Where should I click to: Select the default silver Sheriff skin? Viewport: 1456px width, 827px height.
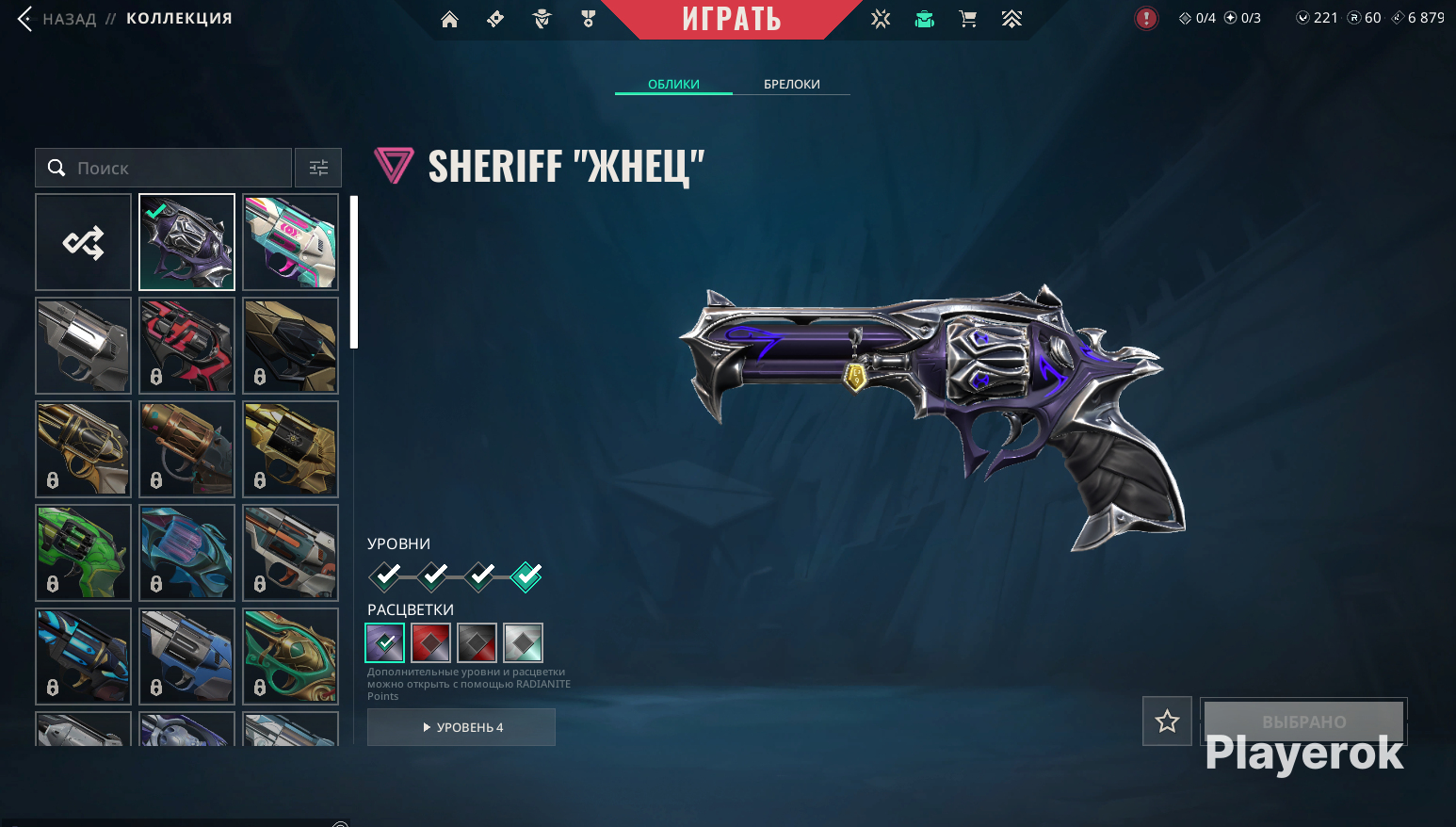84,346
